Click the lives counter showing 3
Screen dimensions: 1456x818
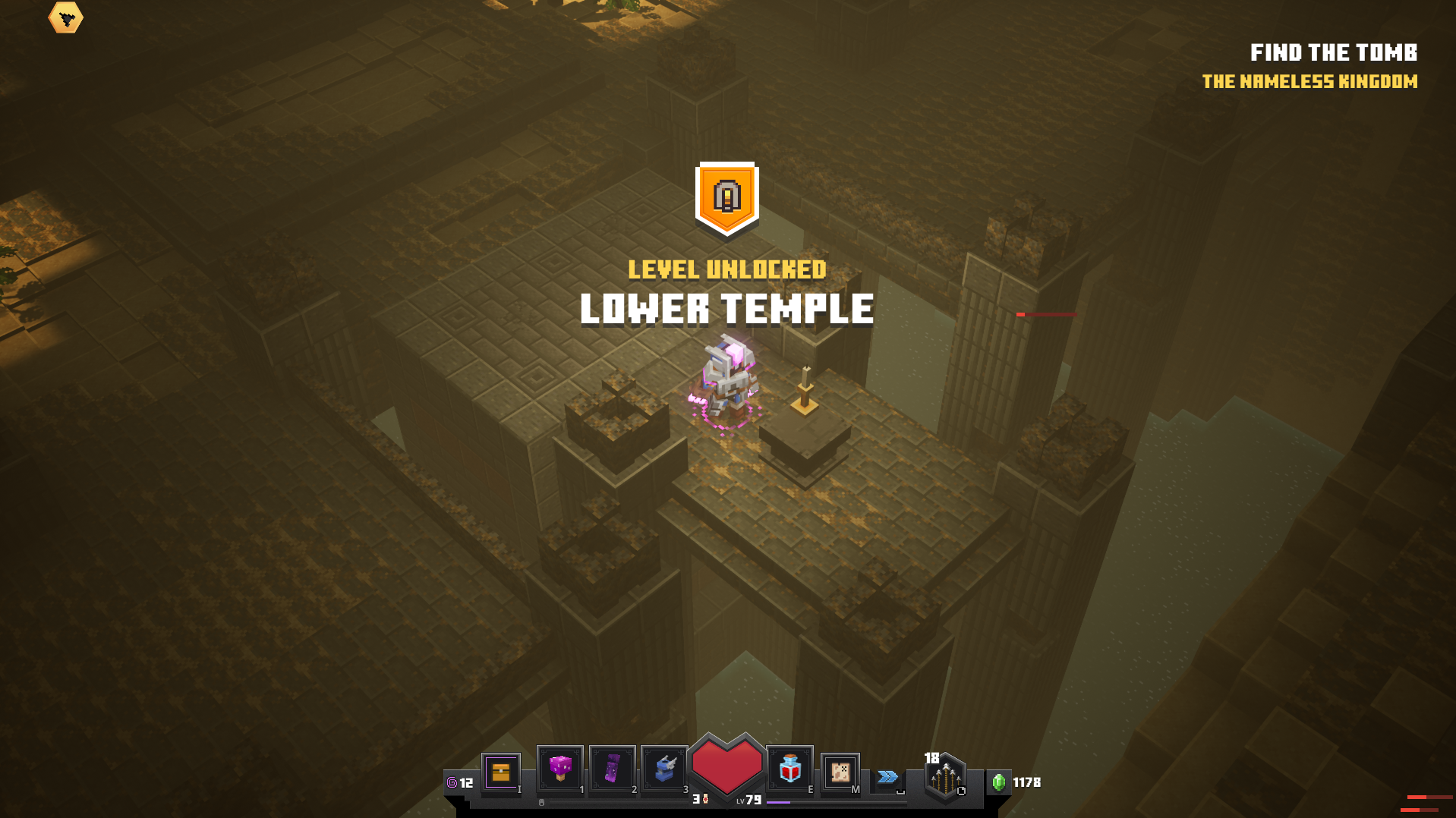[698, 799]
